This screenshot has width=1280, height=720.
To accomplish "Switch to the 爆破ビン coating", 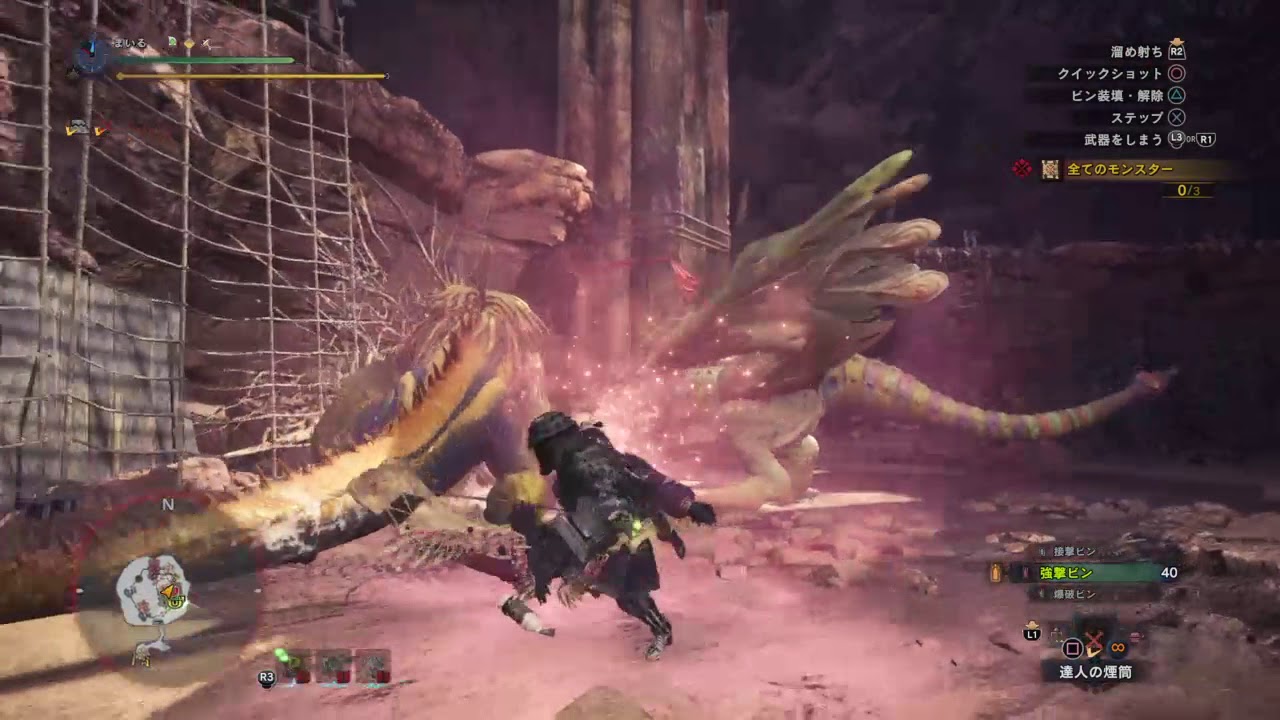I will point(1077,594).
